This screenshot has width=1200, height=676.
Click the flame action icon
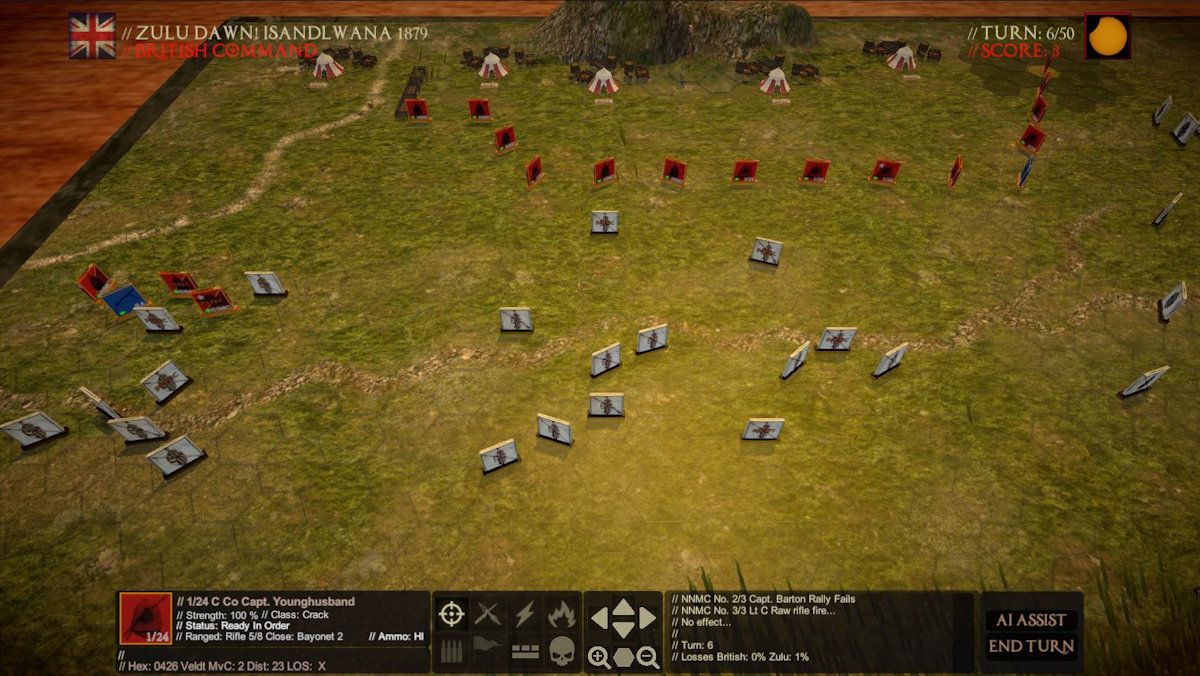point(561,614)
